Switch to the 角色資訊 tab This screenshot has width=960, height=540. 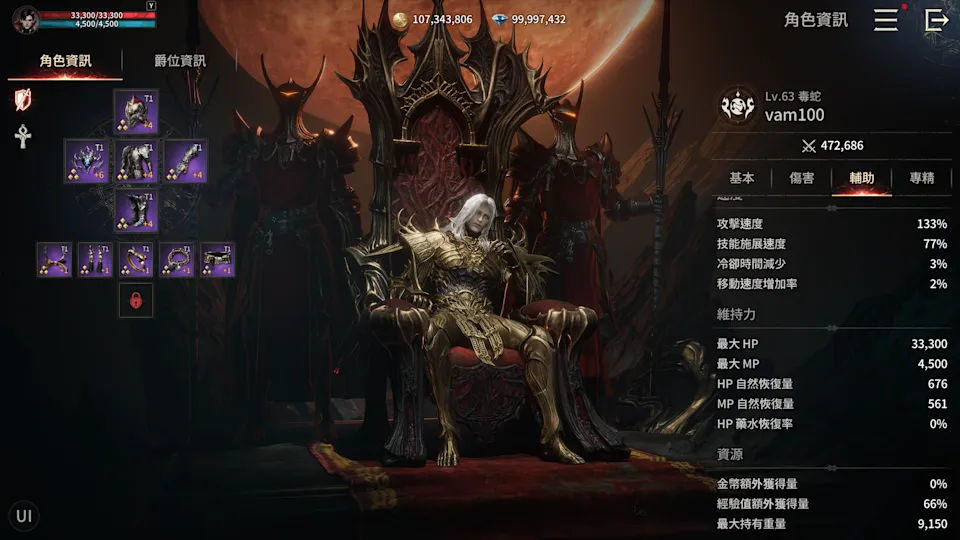coord(65,61)
